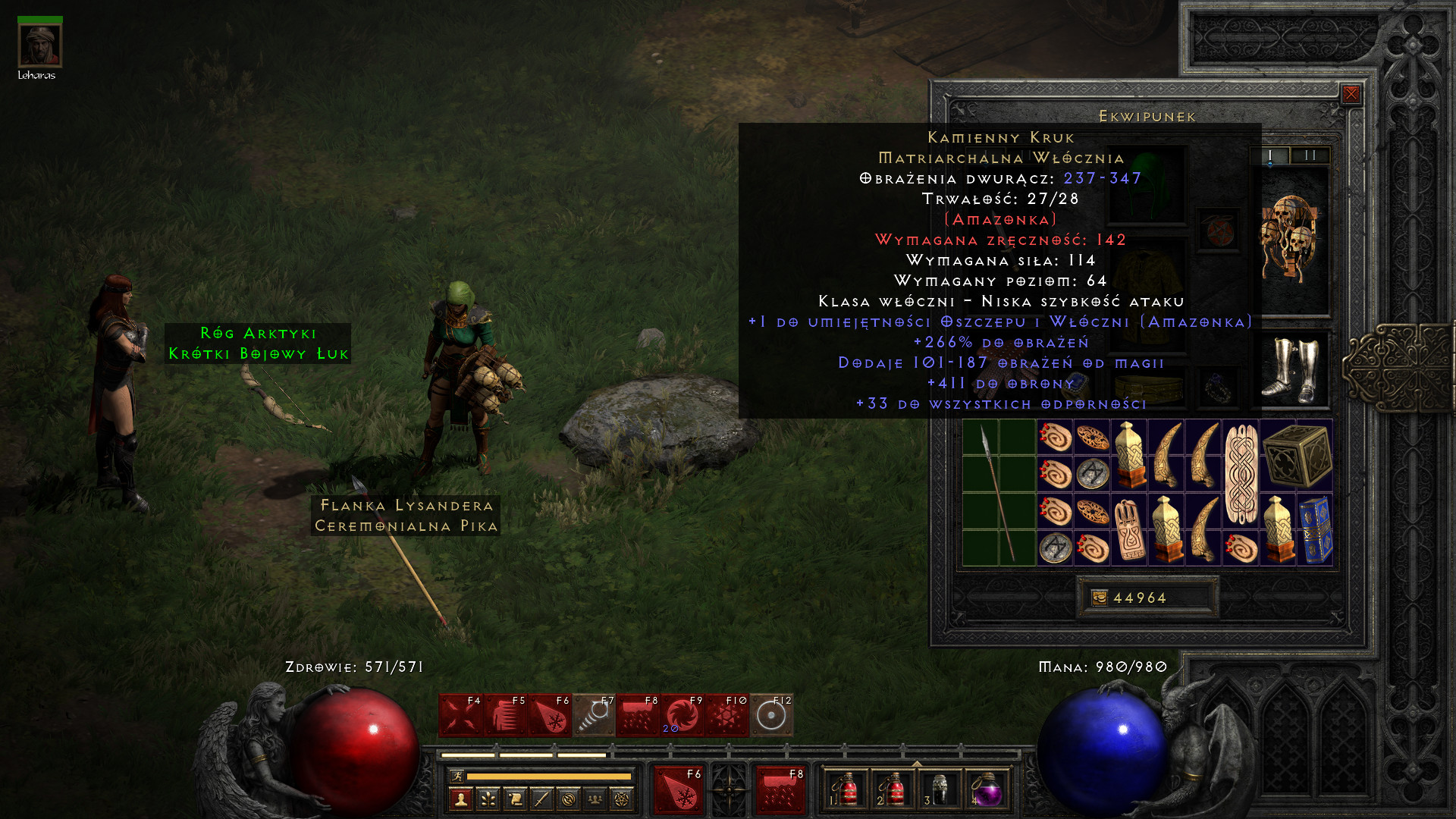This screenshot has width=1456, height=819.
Task: Open the left-click skill selector (F6)
Action: click(x=679, y=789)
